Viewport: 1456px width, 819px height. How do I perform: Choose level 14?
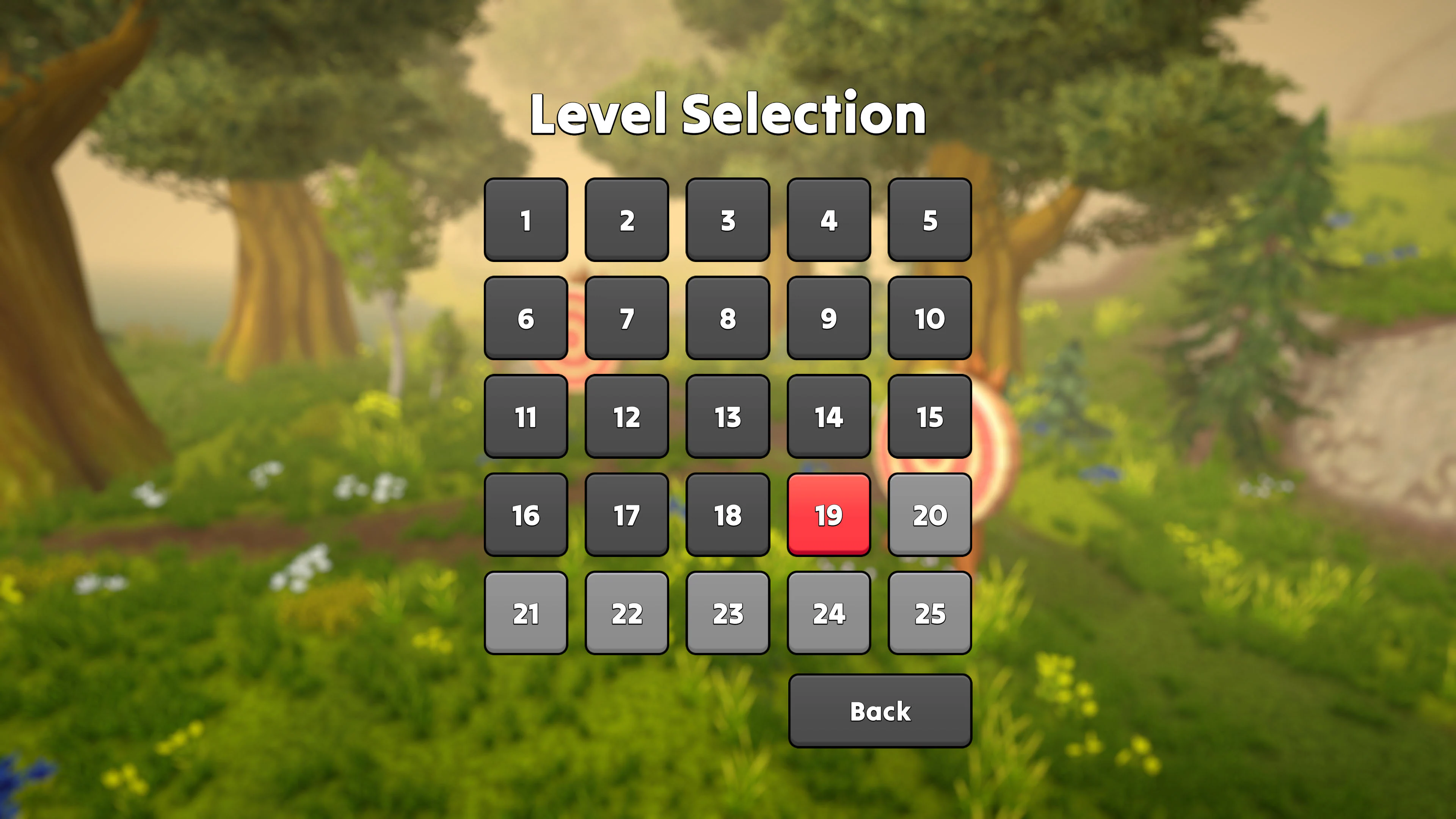point(828,417)
